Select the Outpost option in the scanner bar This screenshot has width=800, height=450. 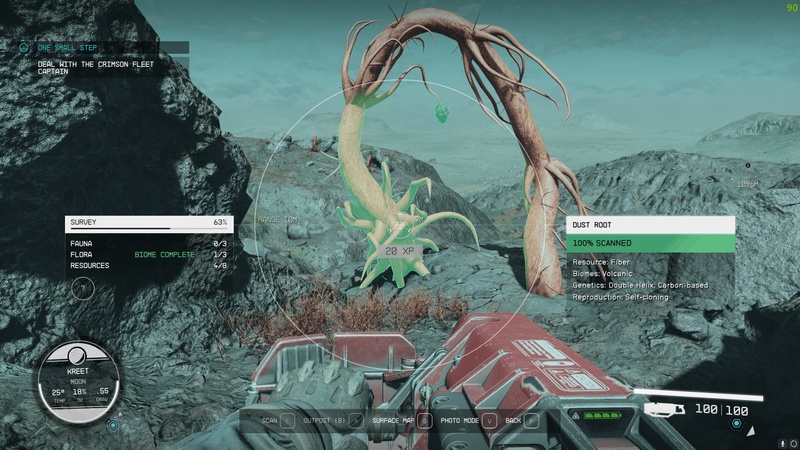click(x=326, y=421)
